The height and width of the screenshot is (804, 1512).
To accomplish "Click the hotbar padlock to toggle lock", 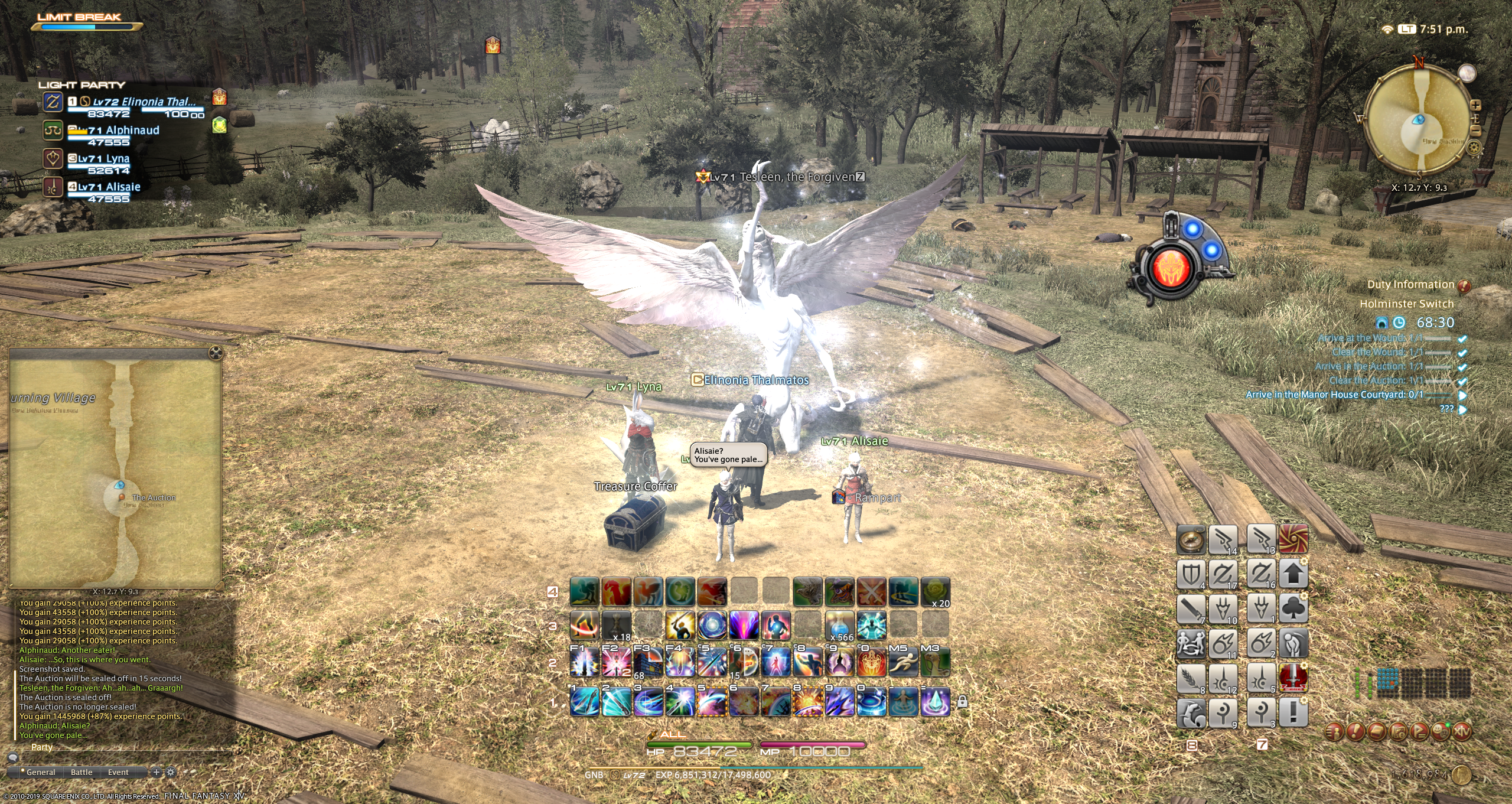I will click(x=962, y=702).
